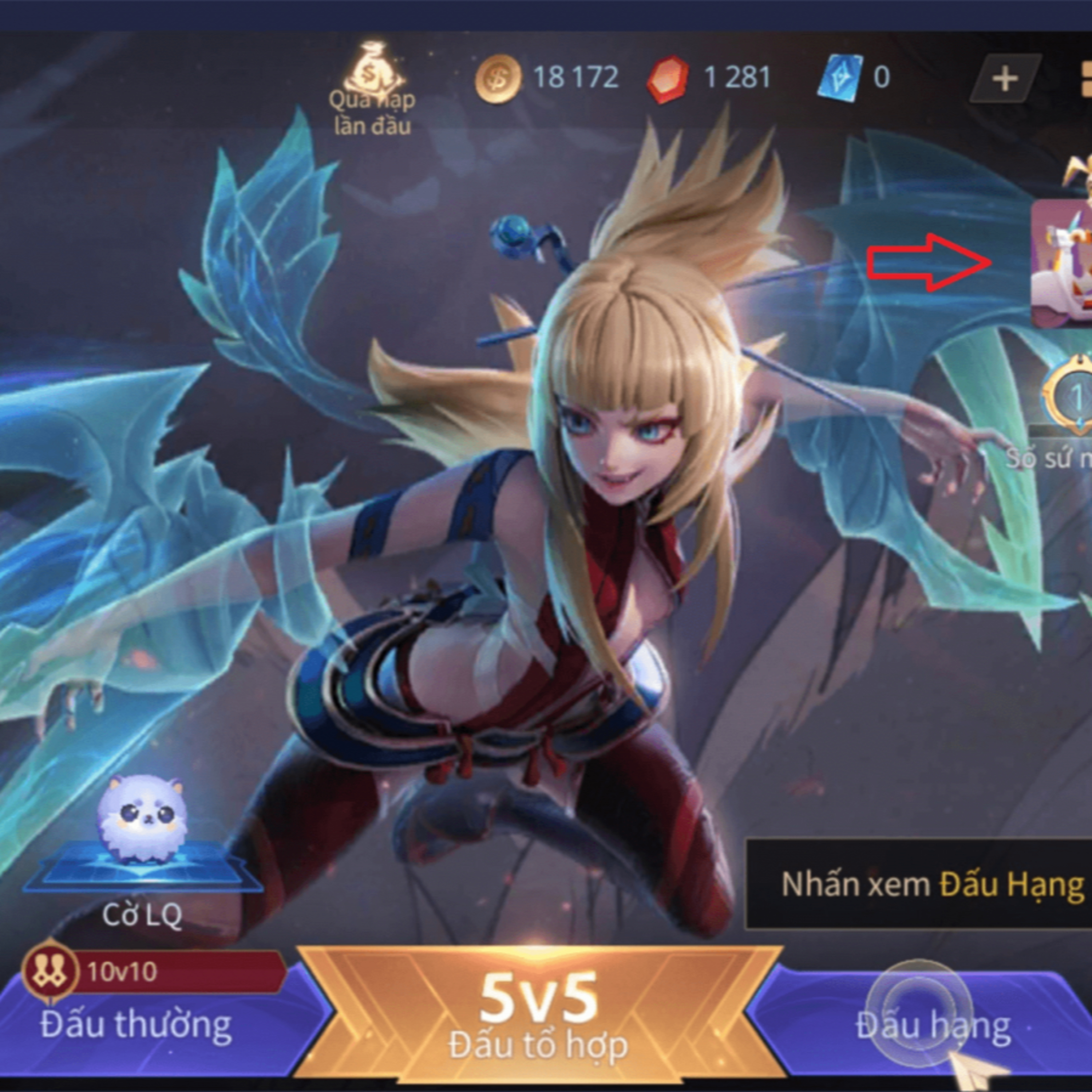1092x1092 pixels.
Task: Click the gold coin currency icon
Action: point(497,79)
